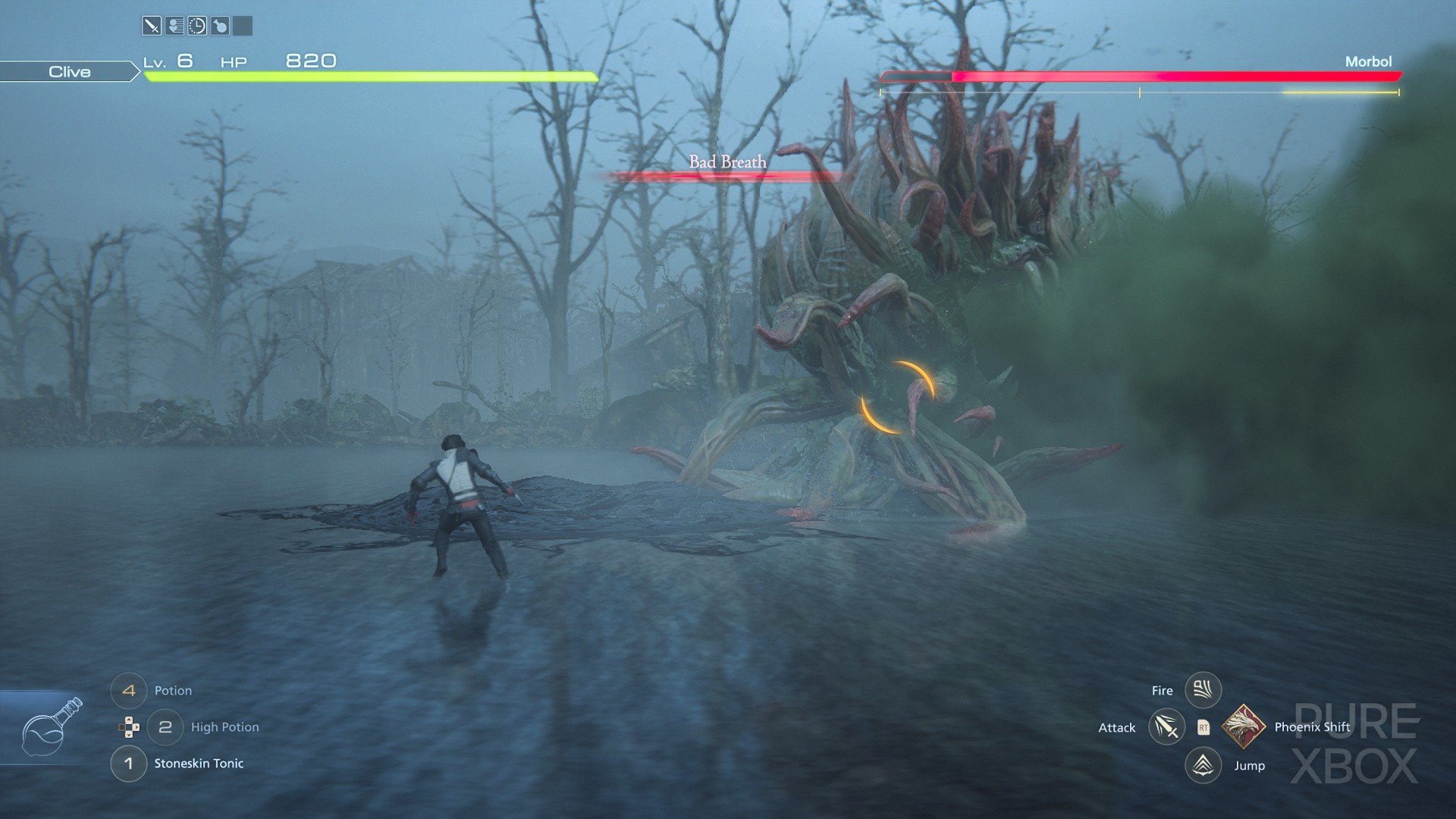Screen dimensions: 1456x819
Task: Select the High Potion slot
Action: pos(165,727)
